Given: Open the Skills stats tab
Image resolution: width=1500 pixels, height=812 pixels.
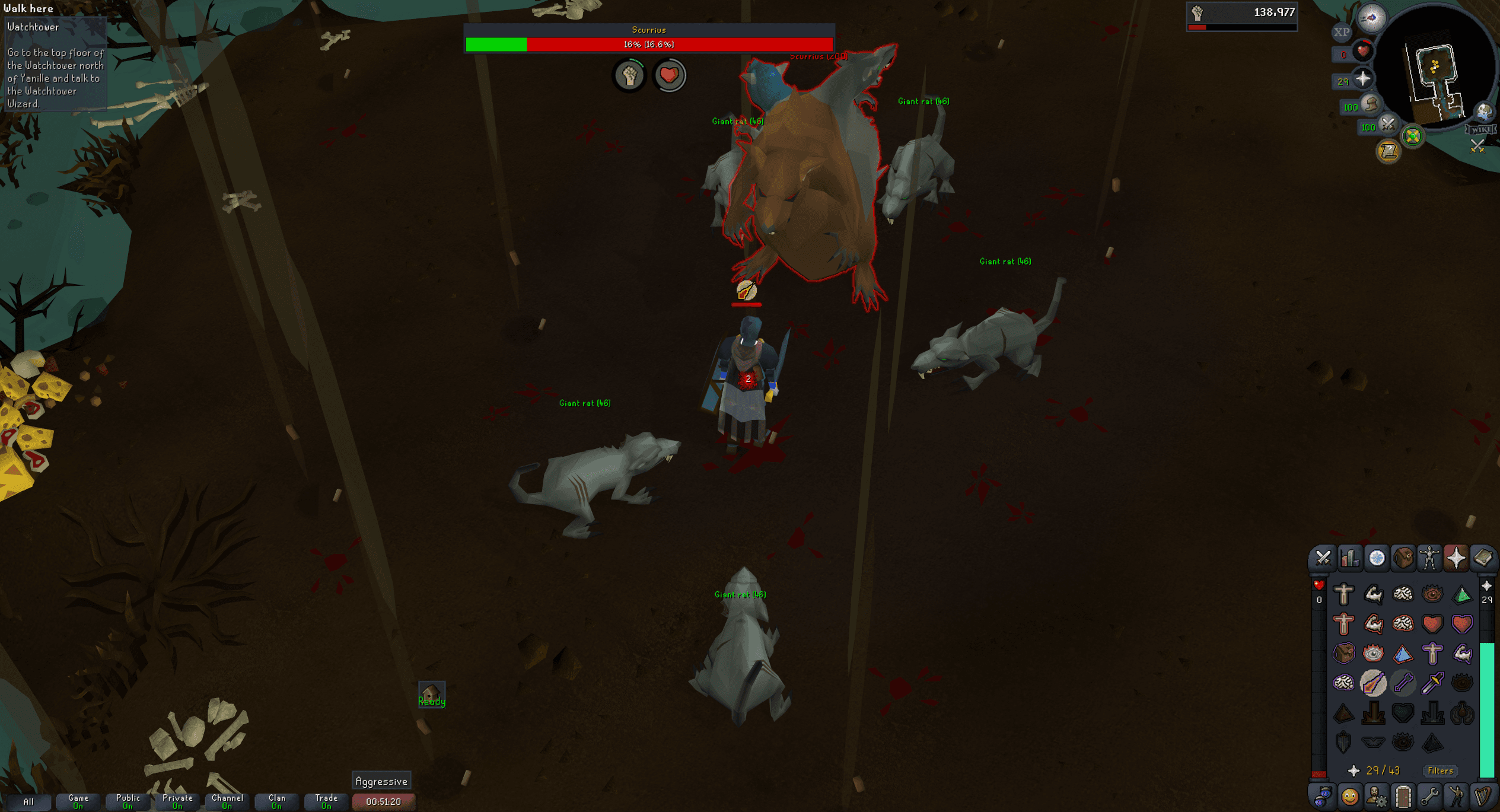Looking at the screenshot, I should (x=1351, y=558).
